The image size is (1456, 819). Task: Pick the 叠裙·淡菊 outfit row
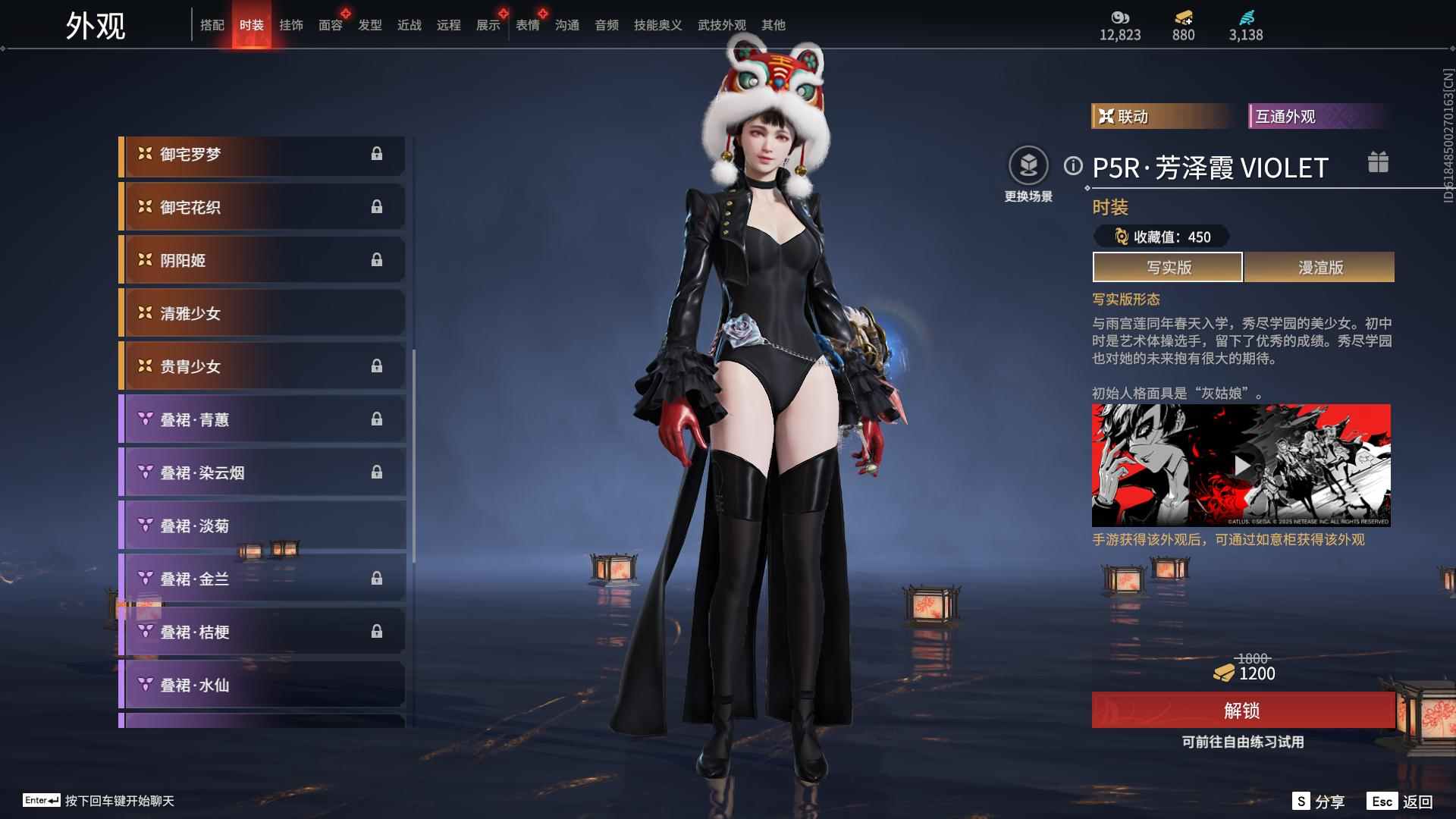coord(262,526)
